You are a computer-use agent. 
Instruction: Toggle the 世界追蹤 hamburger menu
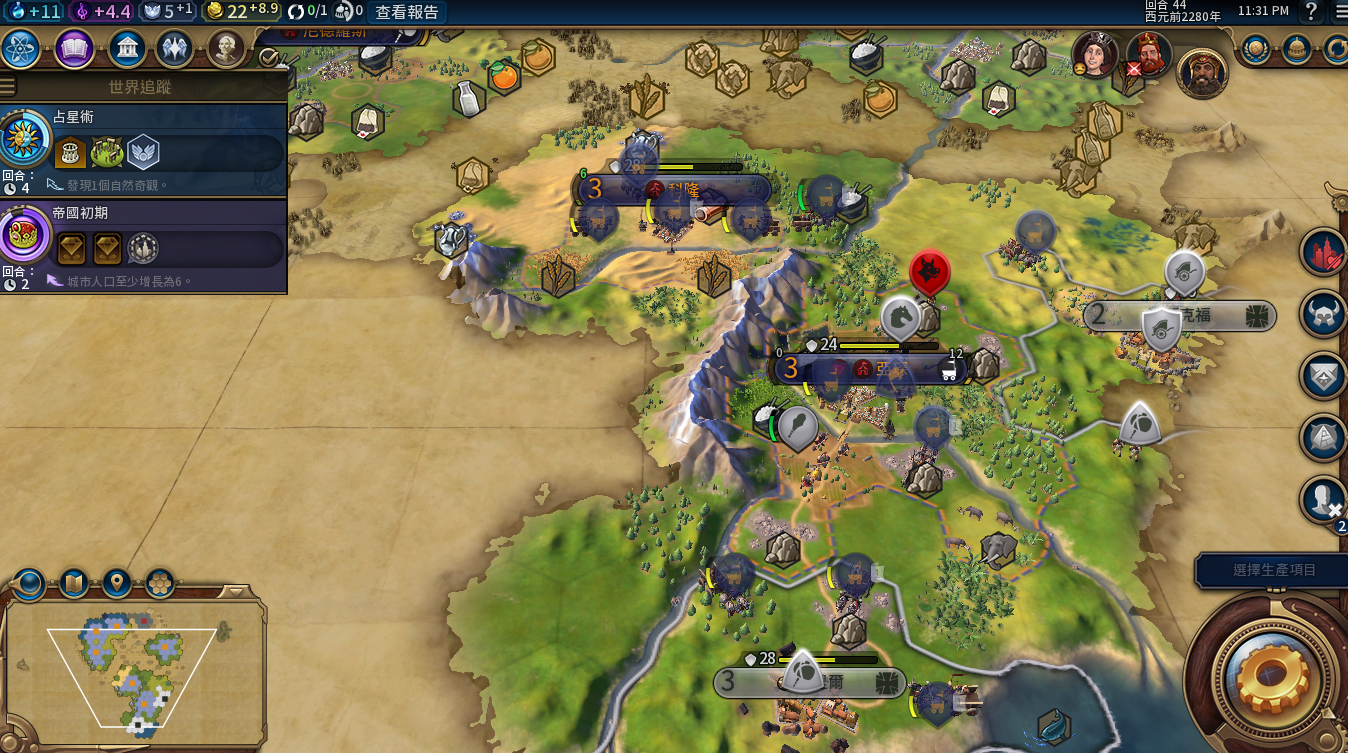[x=8, y=86]
